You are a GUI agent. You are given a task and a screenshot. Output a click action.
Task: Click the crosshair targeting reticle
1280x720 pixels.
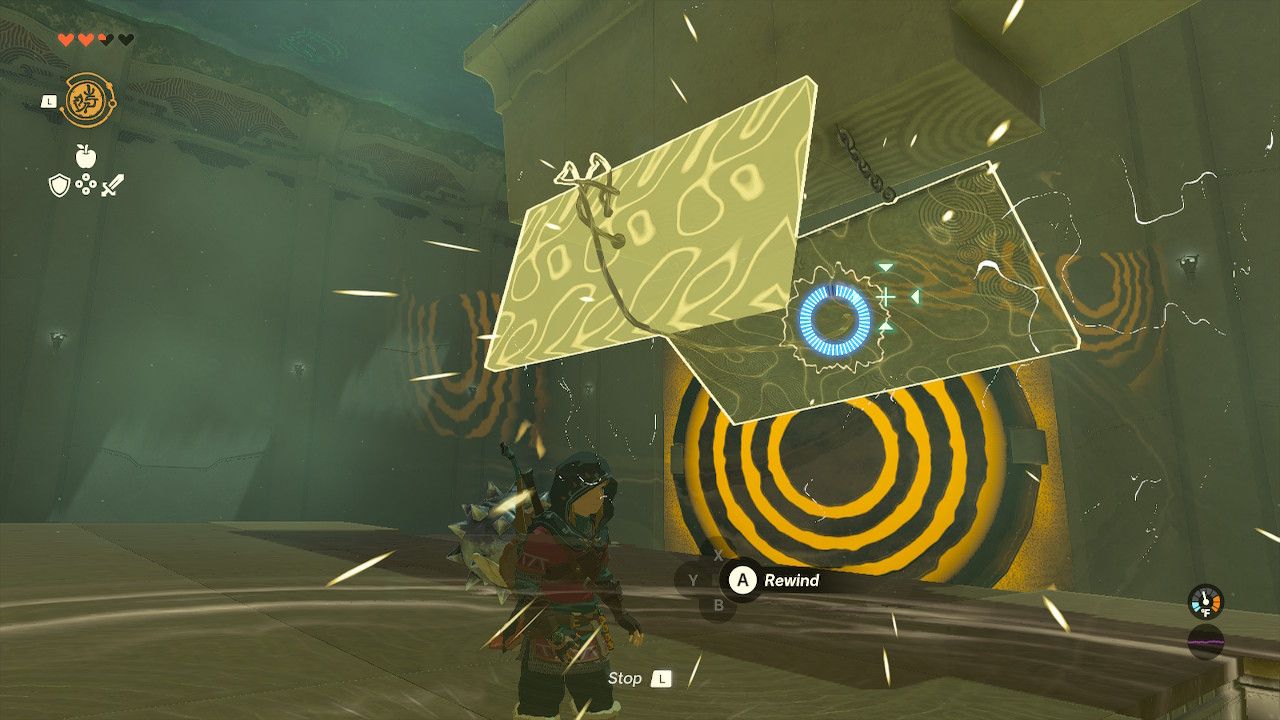click(x=885, y=296)
